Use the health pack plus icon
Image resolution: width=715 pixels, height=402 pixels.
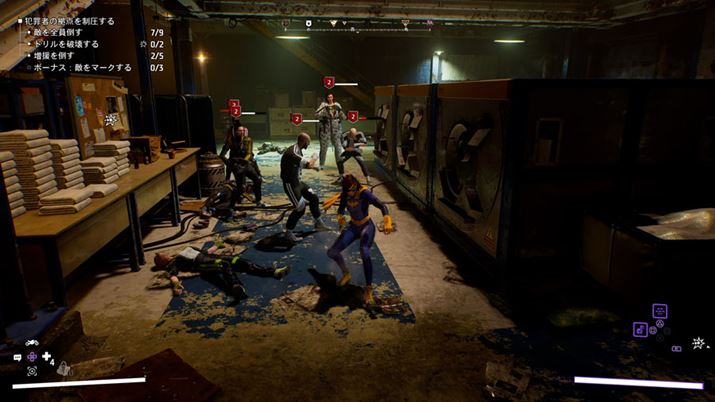pyautogui.click(x=47, y=357)
